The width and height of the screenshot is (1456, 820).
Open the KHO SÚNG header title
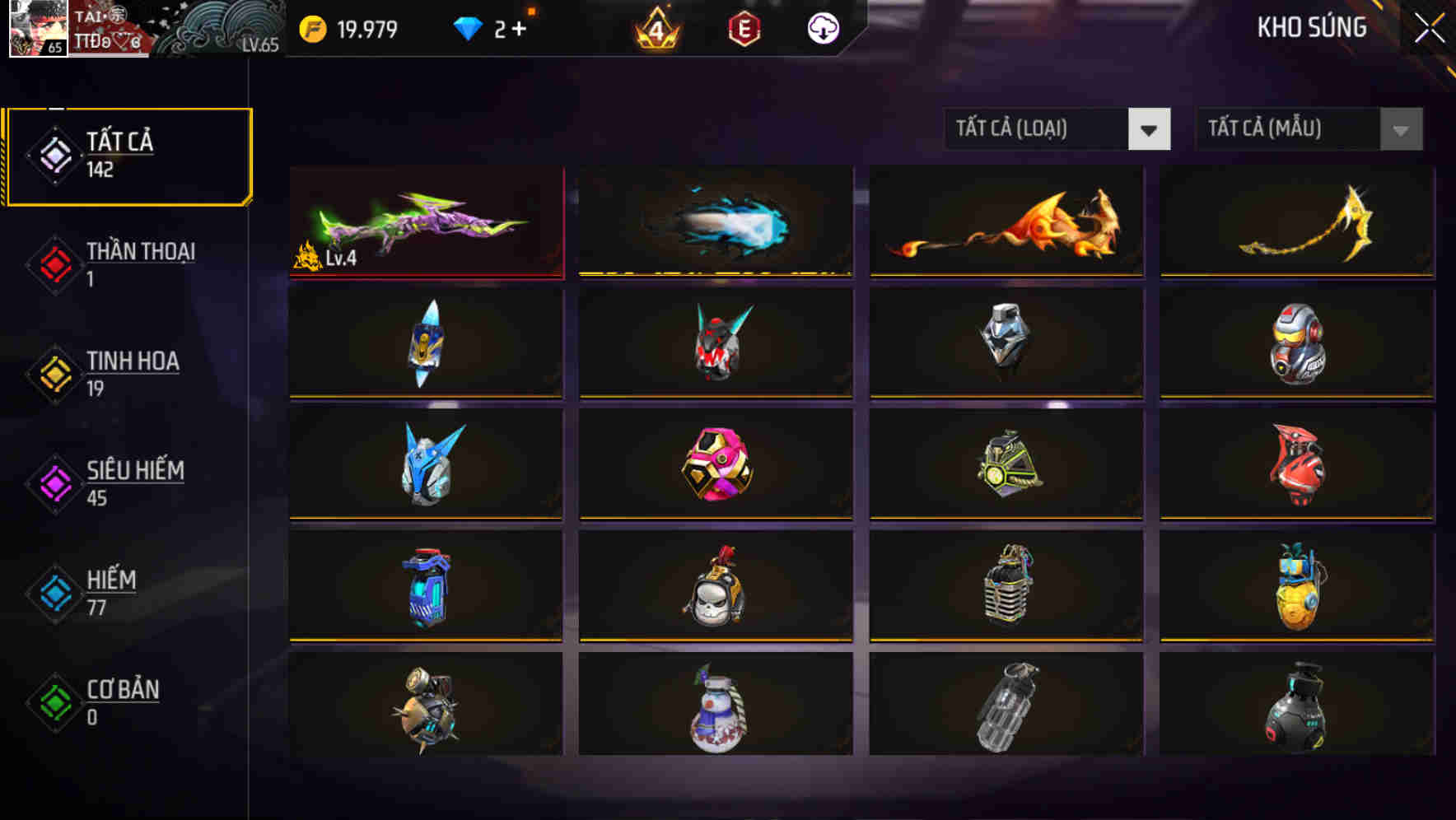(1310, 27)
